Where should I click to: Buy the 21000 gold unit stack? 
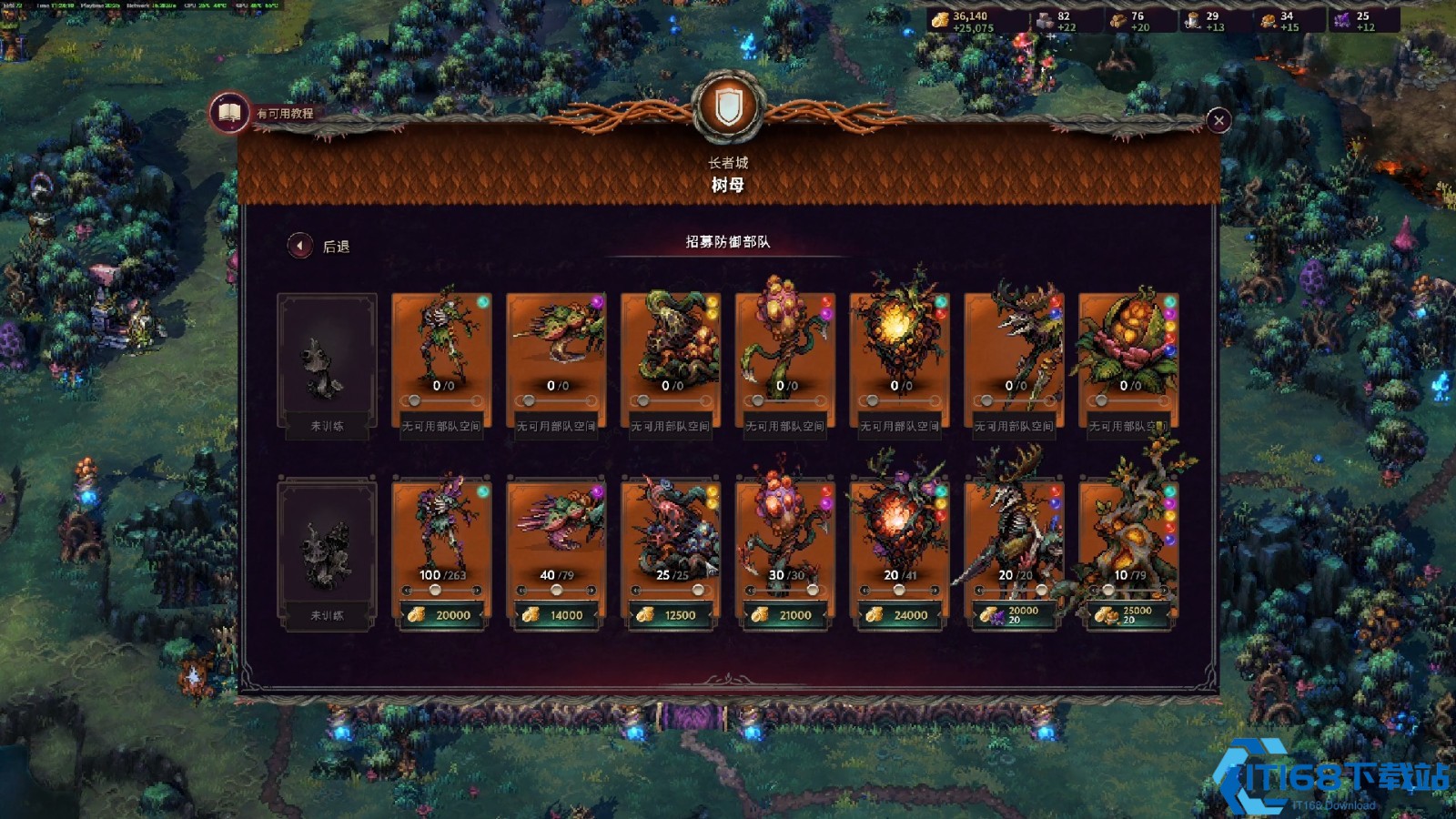pos(785,615)
